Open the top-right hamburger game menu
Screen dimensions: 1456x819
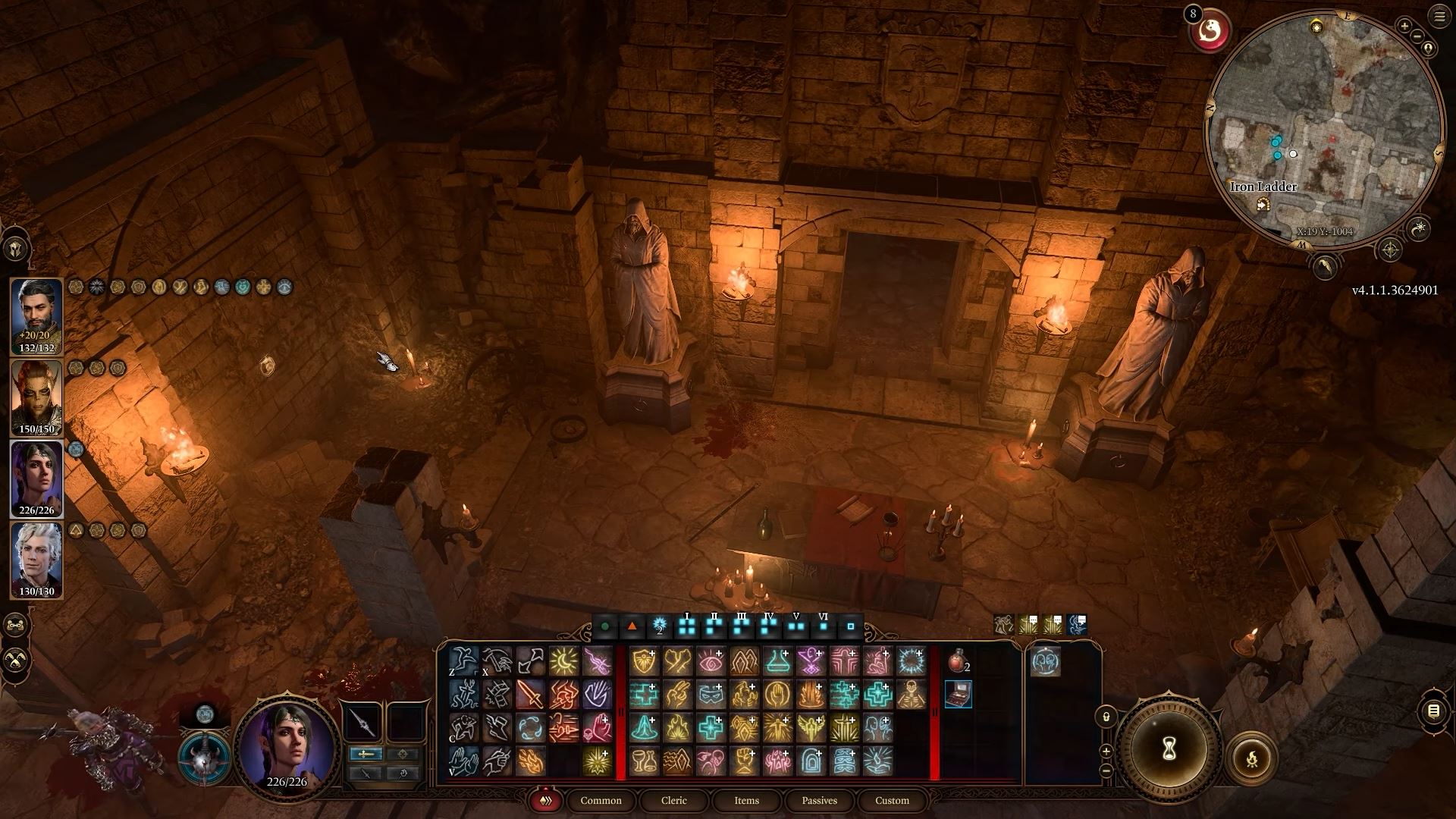1439,16
